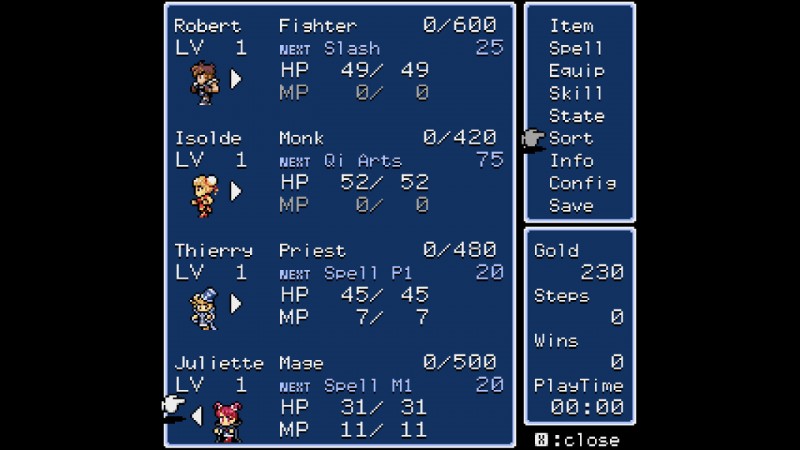
Task: Open the Info entry
Action: click(x=571, y=161)
